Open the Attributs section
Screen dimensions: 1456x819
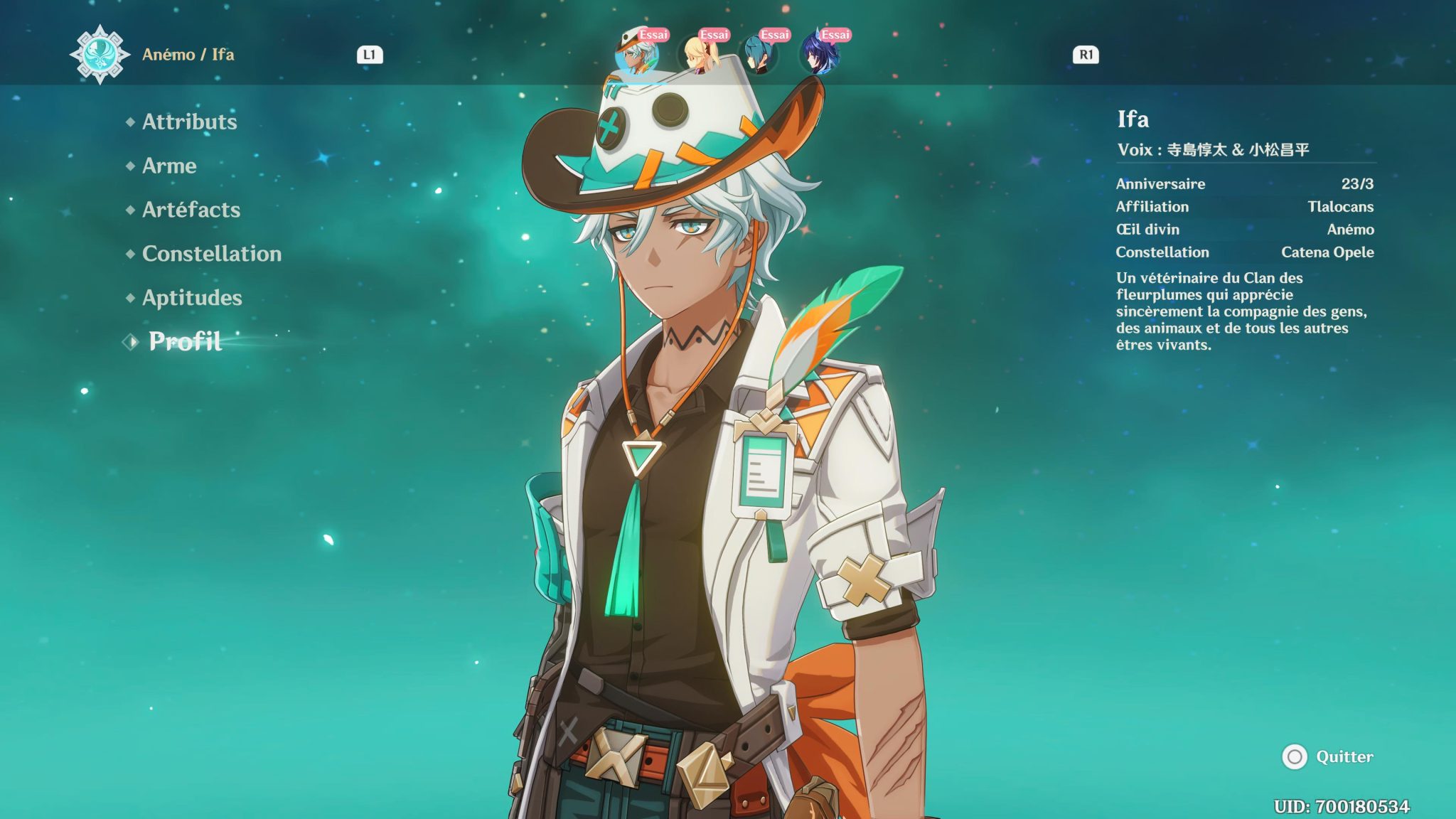189,122
